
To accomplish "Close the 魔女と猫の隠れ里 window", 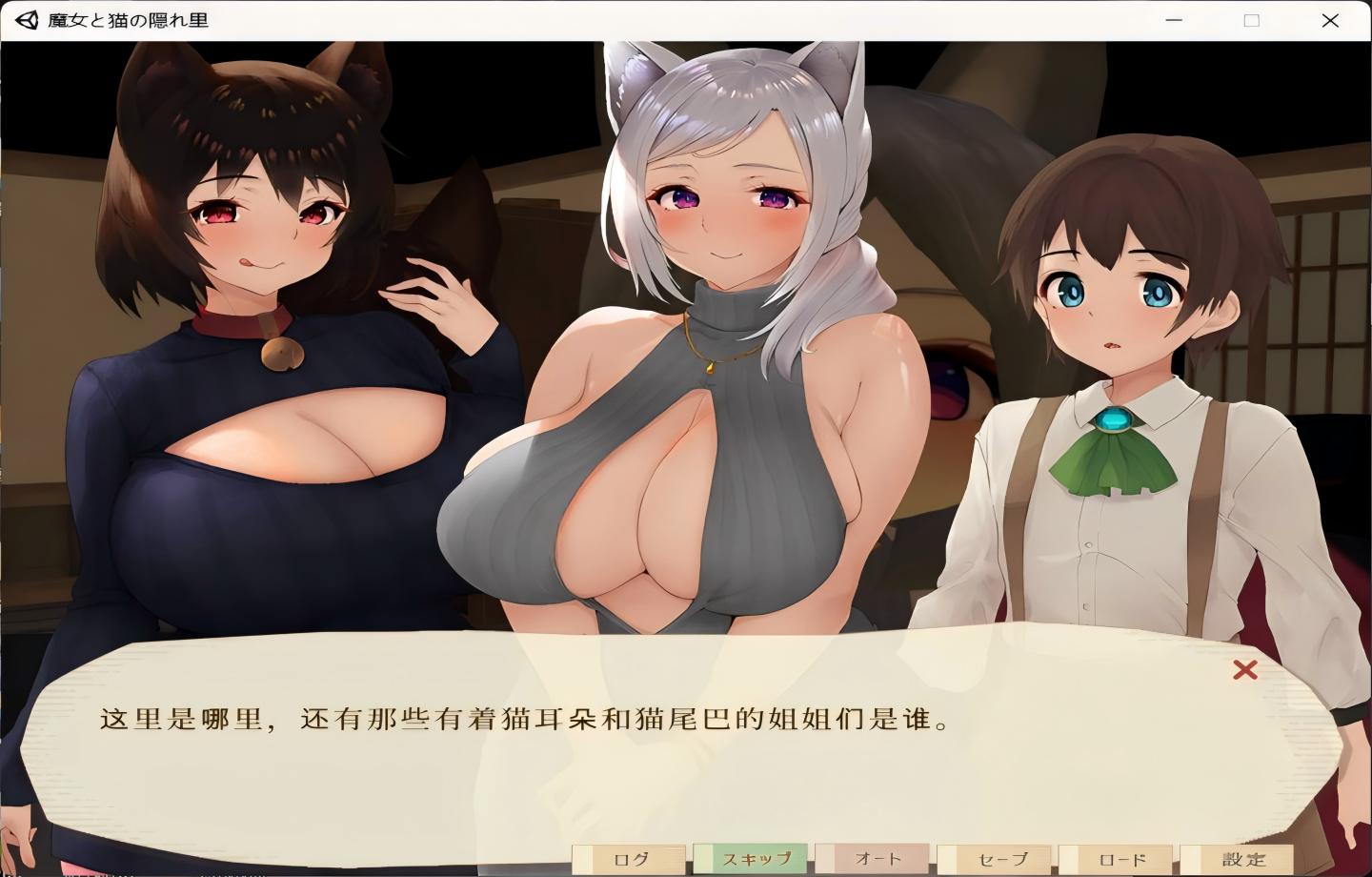I will tap(1331, 20).
